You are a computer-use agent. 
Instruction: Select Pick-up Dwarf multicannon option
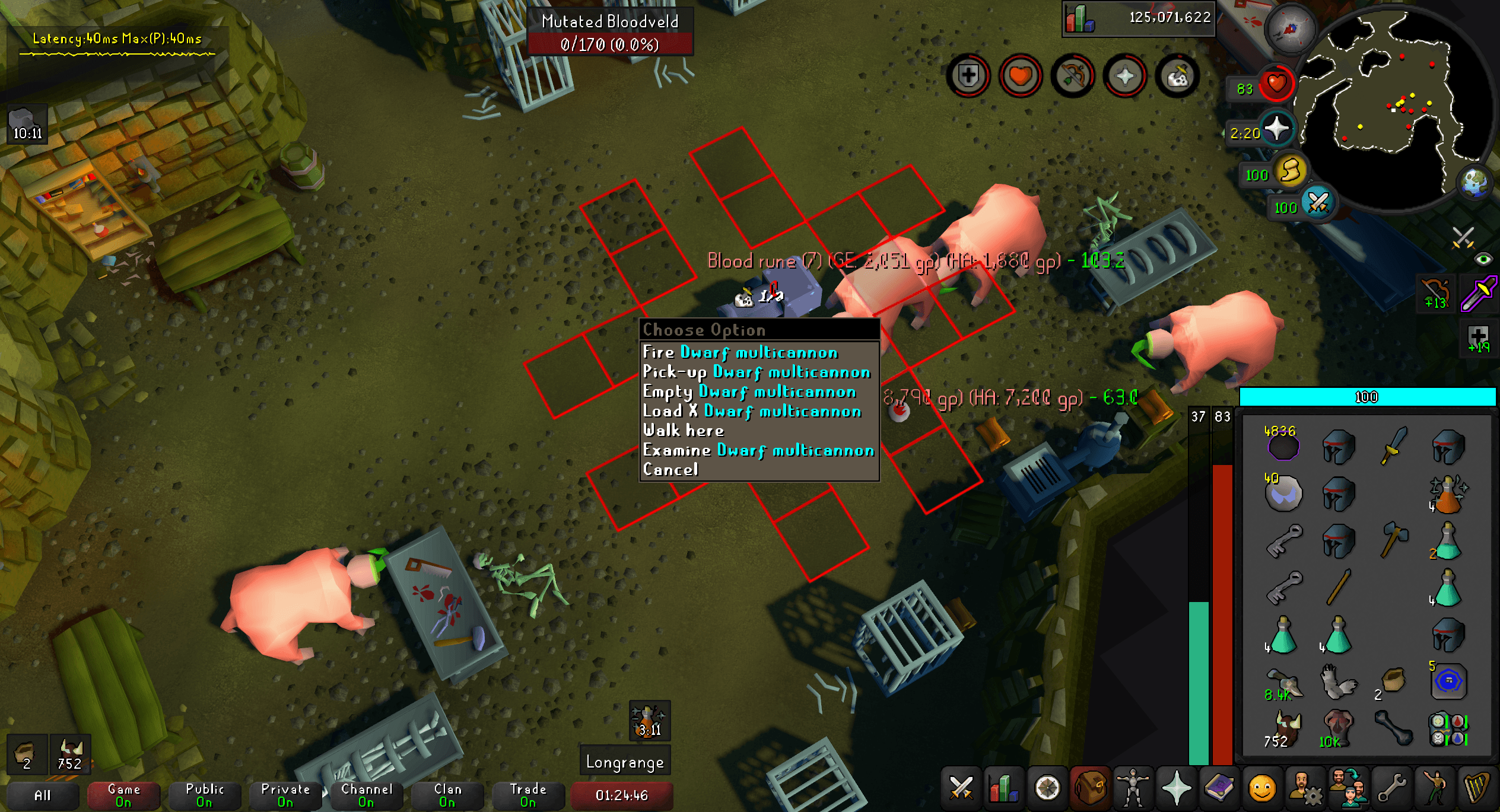pos(756,372)
